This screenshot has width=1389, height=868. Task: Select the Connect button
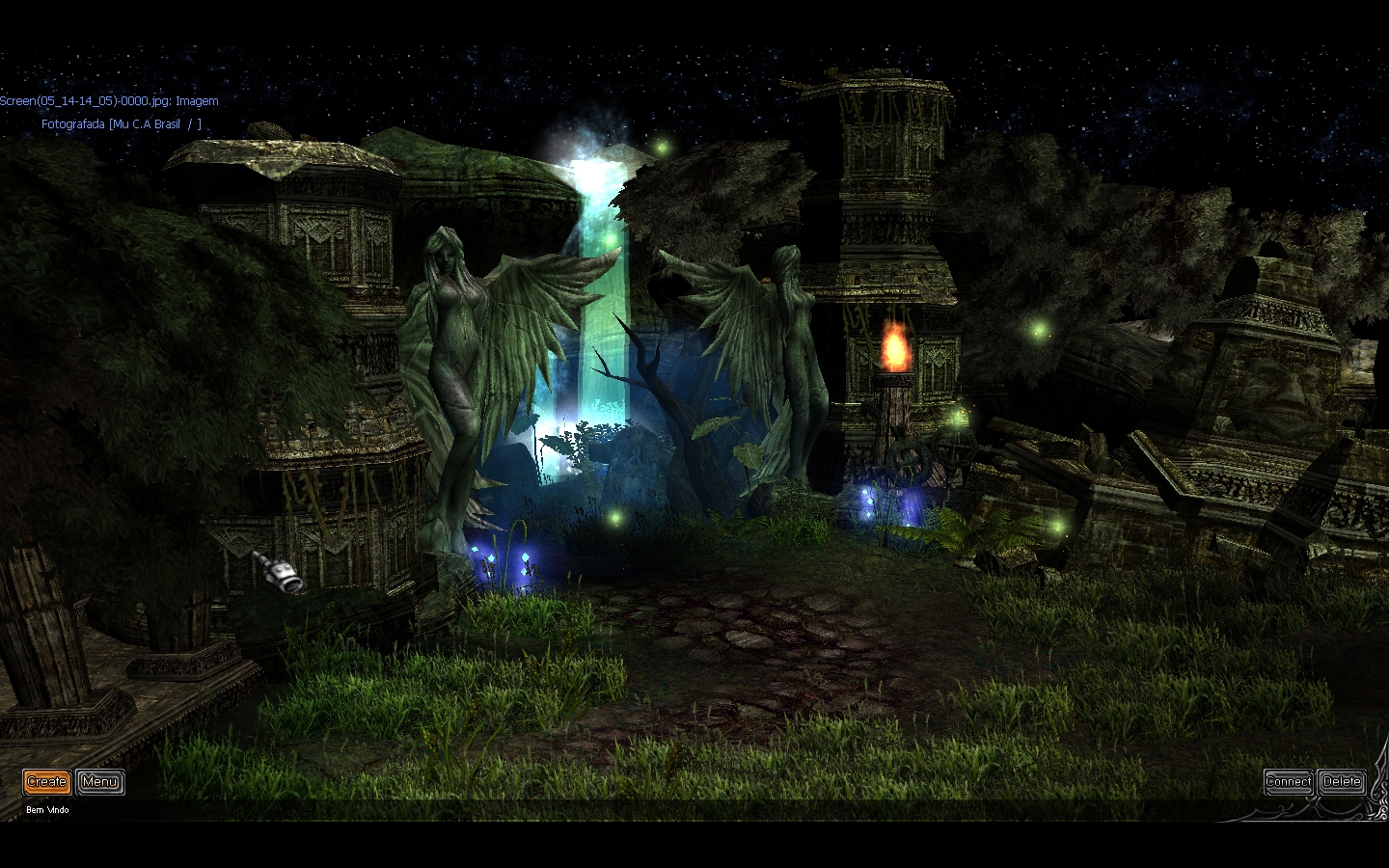1288,781
